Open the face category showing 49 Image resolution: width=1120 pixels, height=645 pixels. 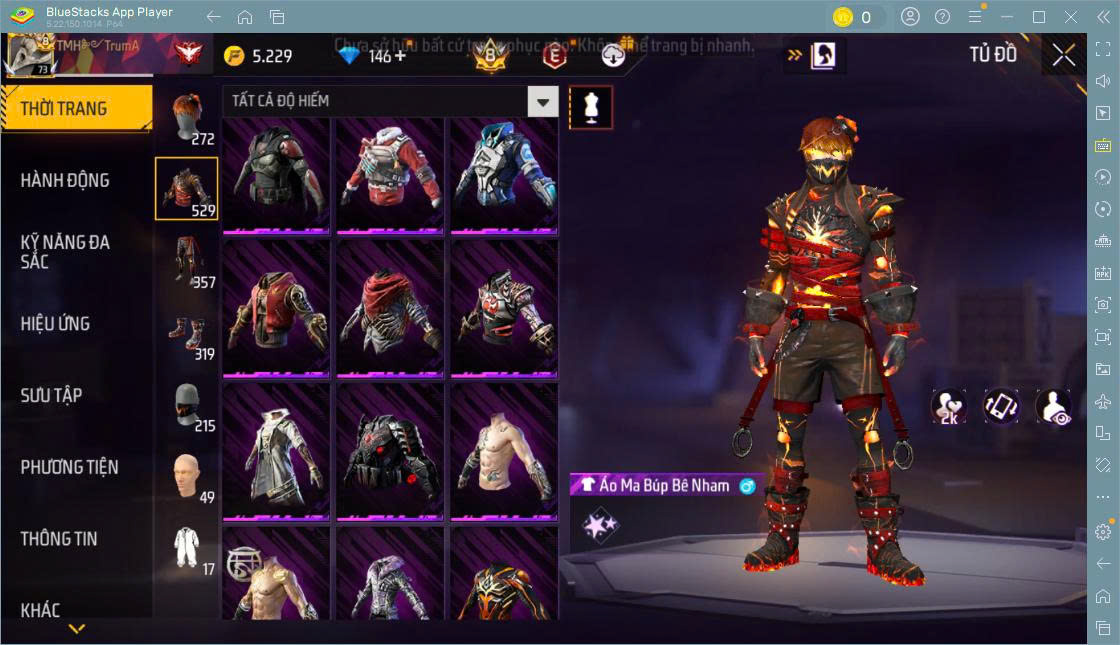click(x=186, y=477)
